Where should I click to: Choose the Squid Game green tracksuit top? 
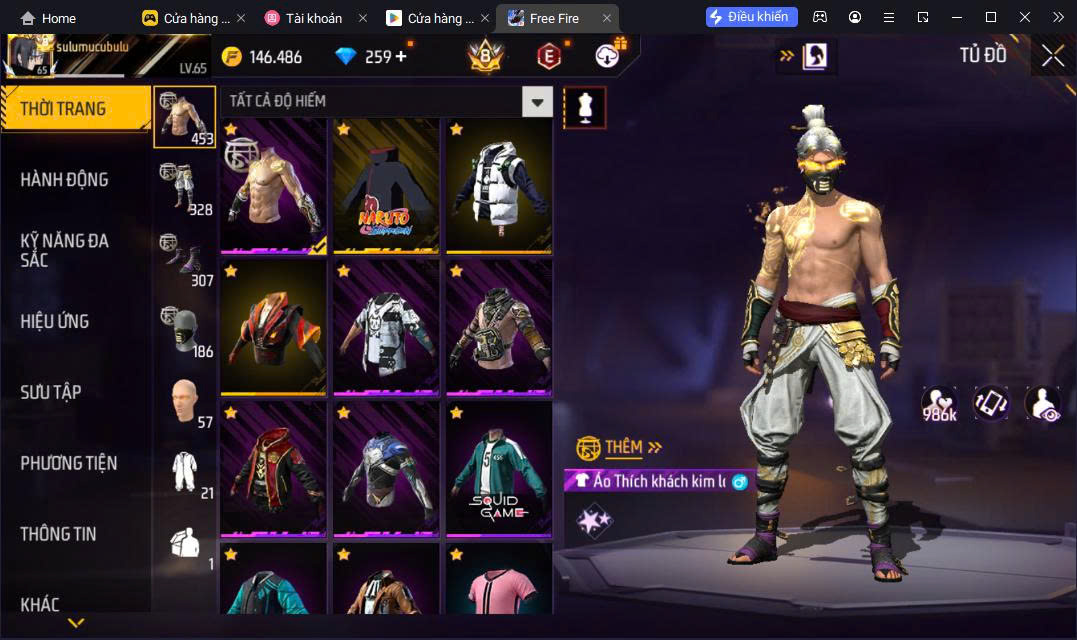point(498,467)
